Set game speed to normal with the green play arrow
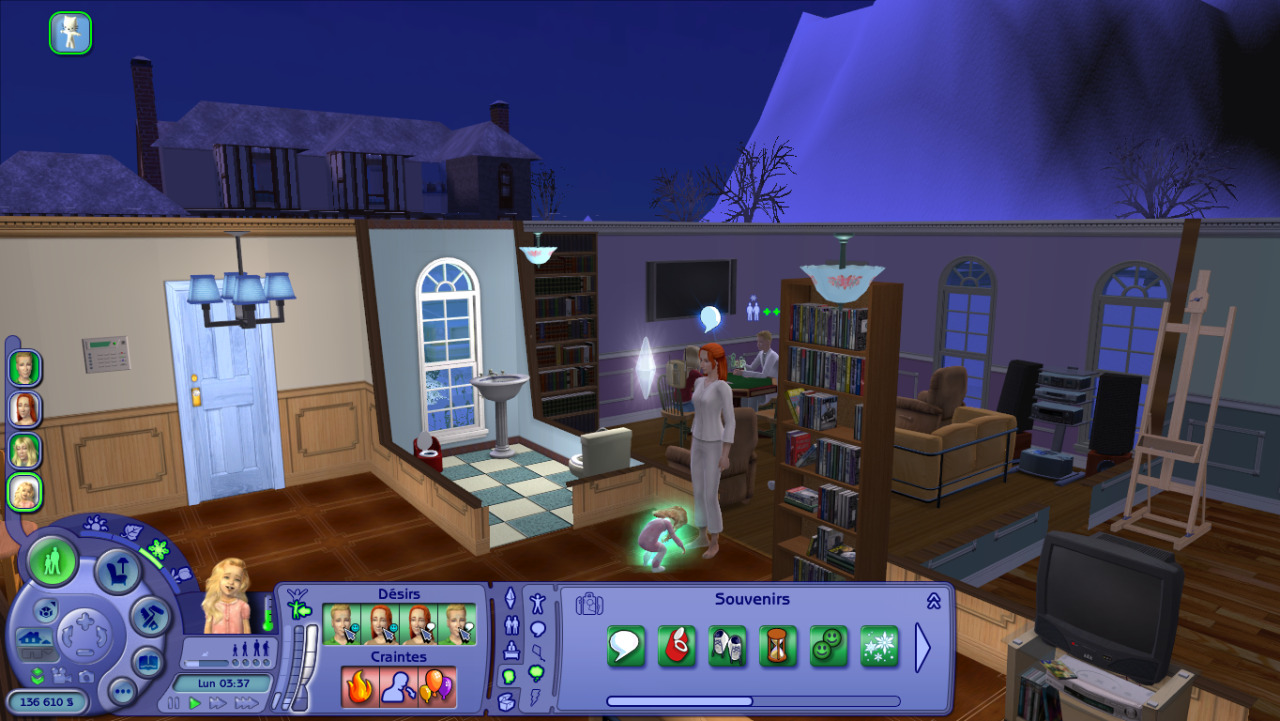1280x721 pixels. coord(196,703)
